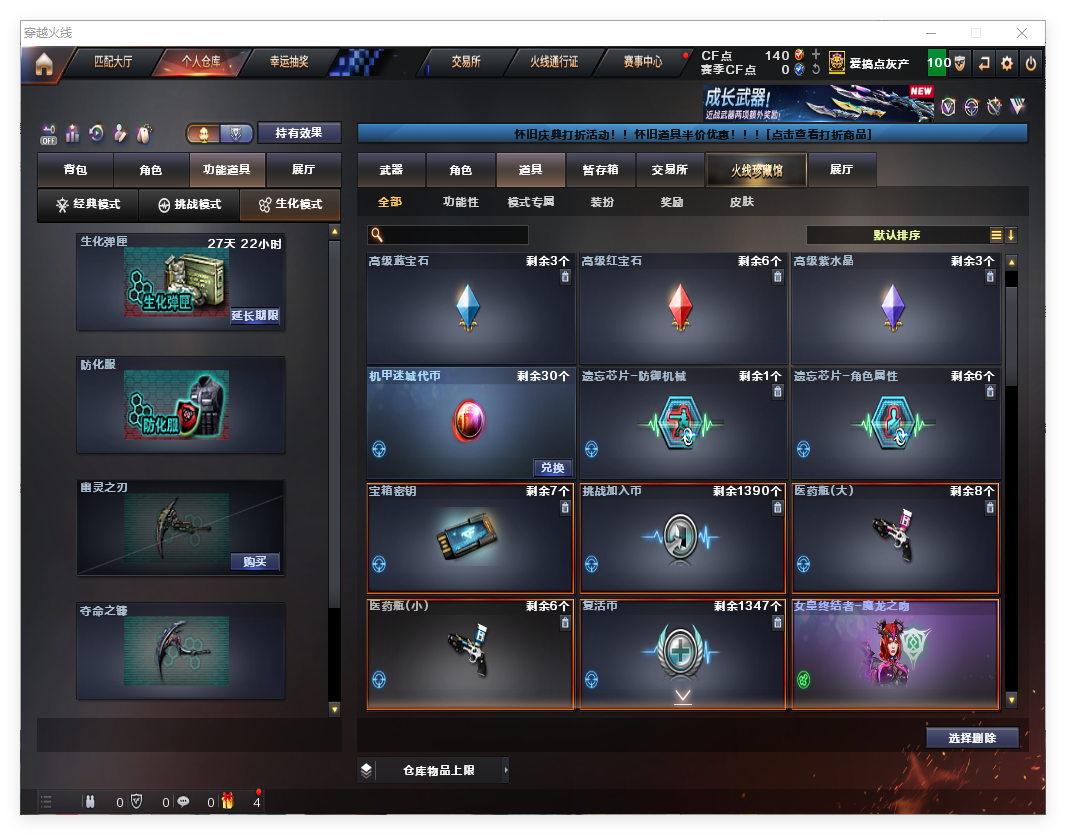The image size is (1066, 835).
Task: Buy the 幽灵之刃 with 购买 button
Action: click(x=255, y=562)
